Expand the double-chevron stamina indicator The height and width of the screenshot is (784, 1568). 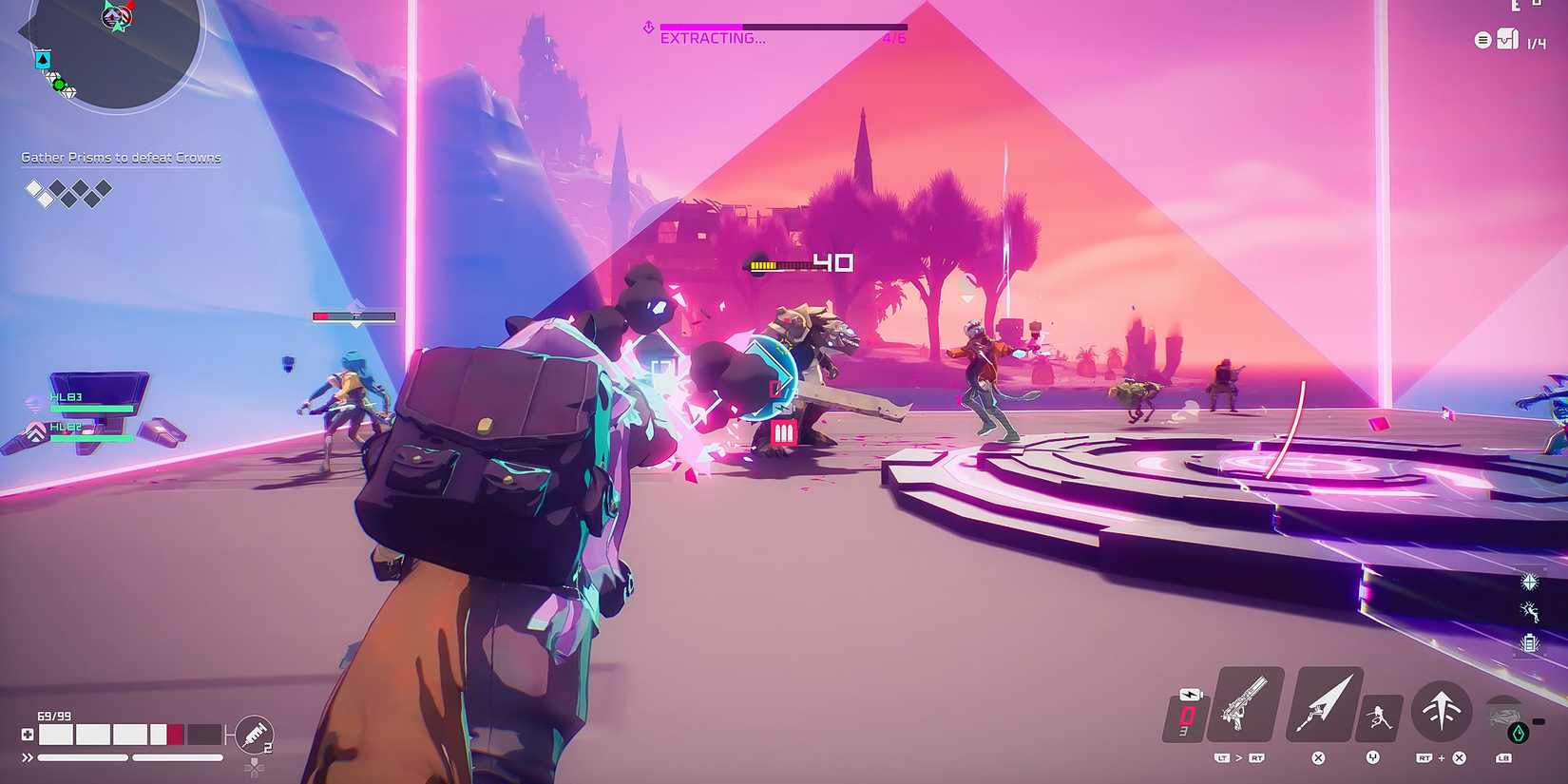27,757
